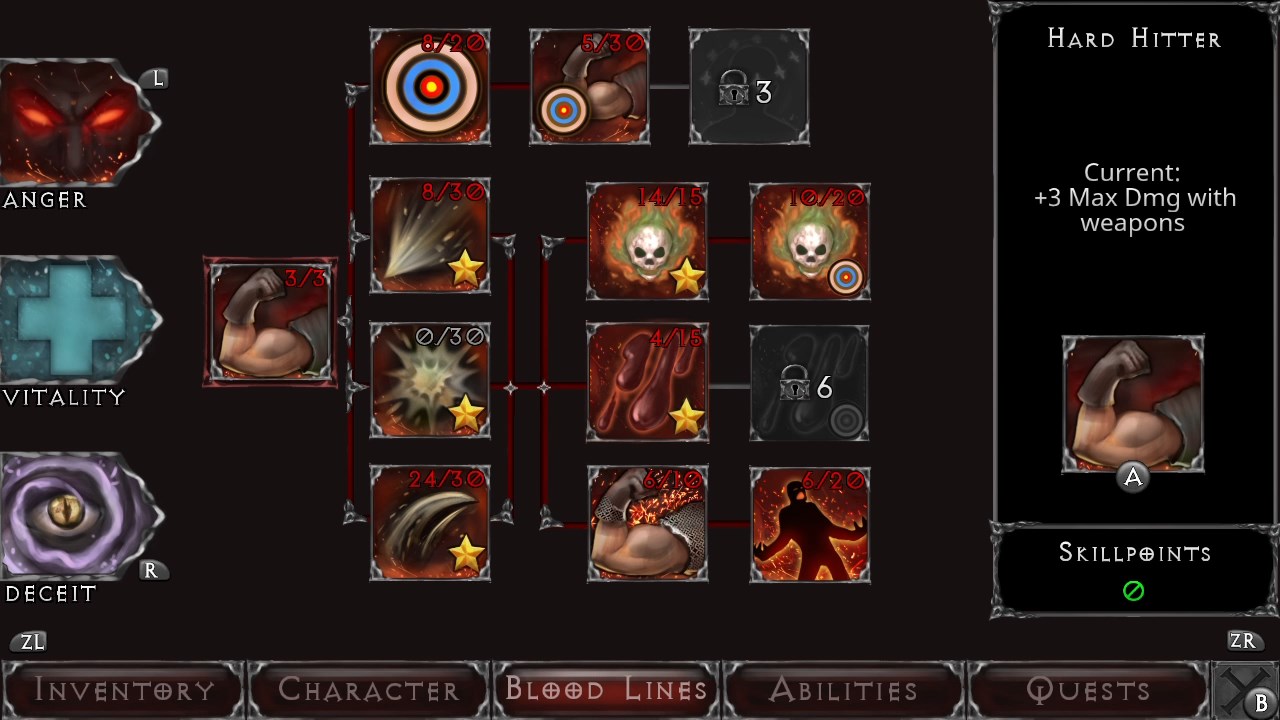Screen dimensions: 1280x720
Task: View the locked skill requiring 3 points
Action: [x=748, y=85]
